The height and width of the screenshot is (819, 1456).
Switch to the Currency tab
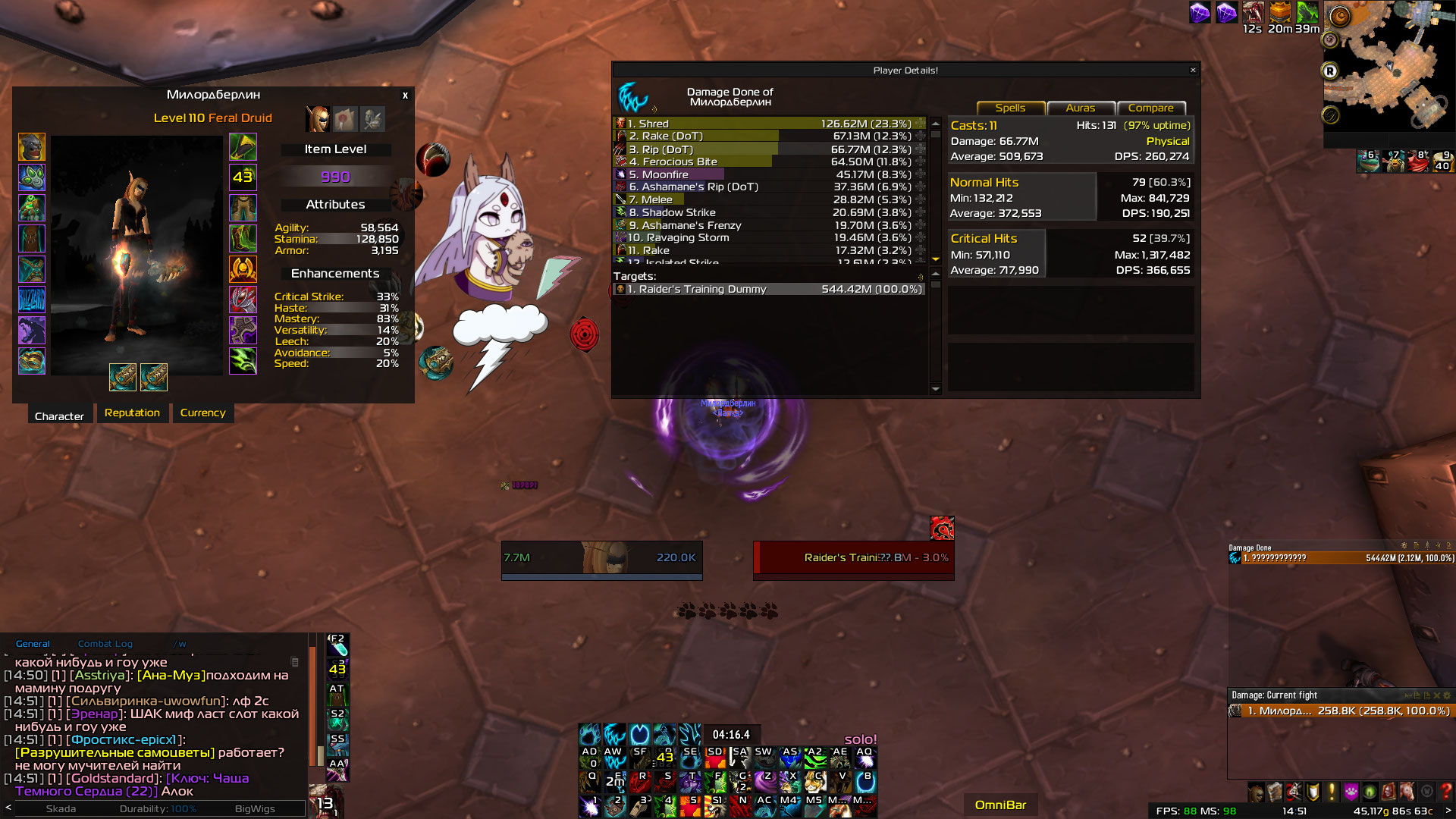coord(202,413)
